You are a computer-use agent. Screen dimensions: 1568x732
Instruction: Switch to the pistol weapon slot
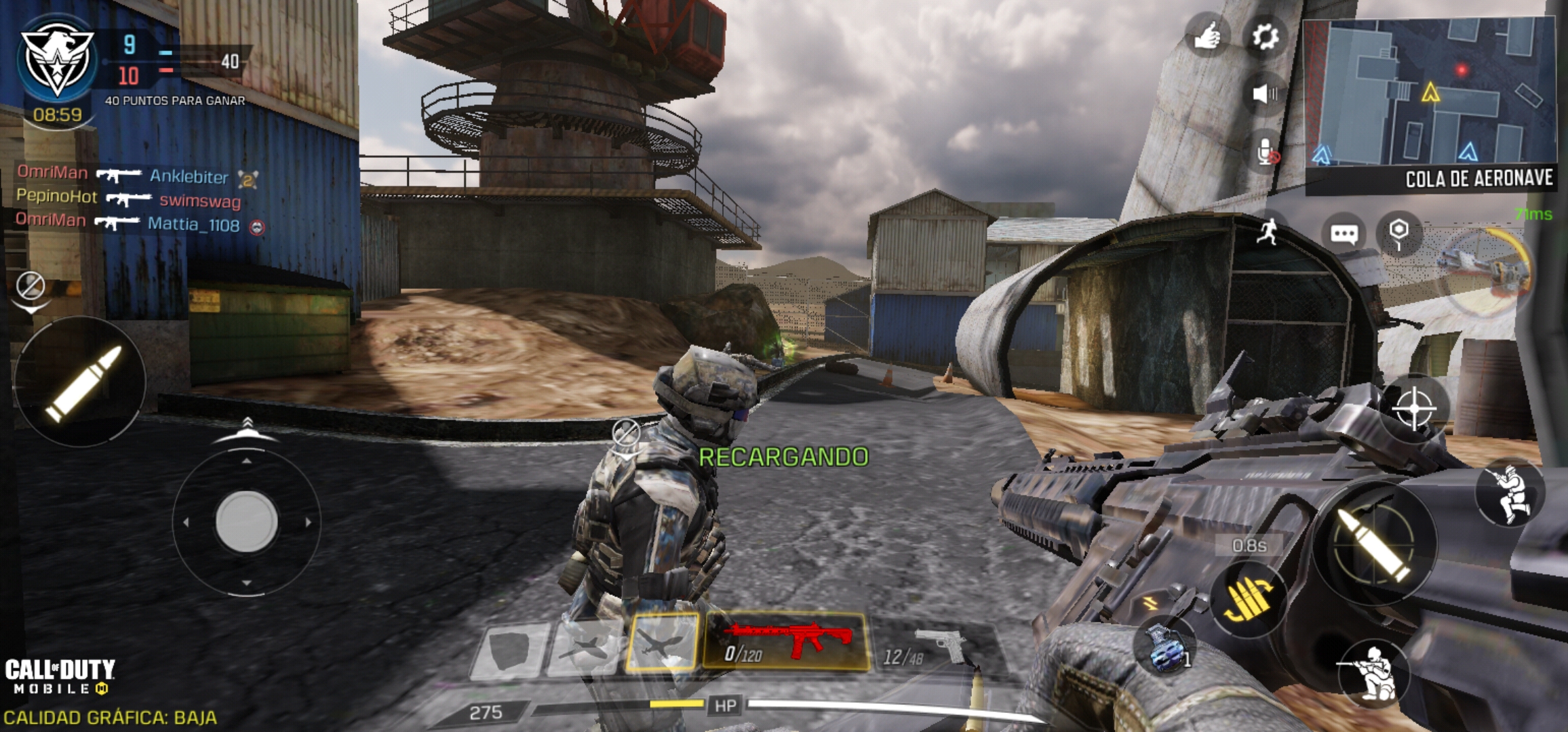(x=933, y=647)
